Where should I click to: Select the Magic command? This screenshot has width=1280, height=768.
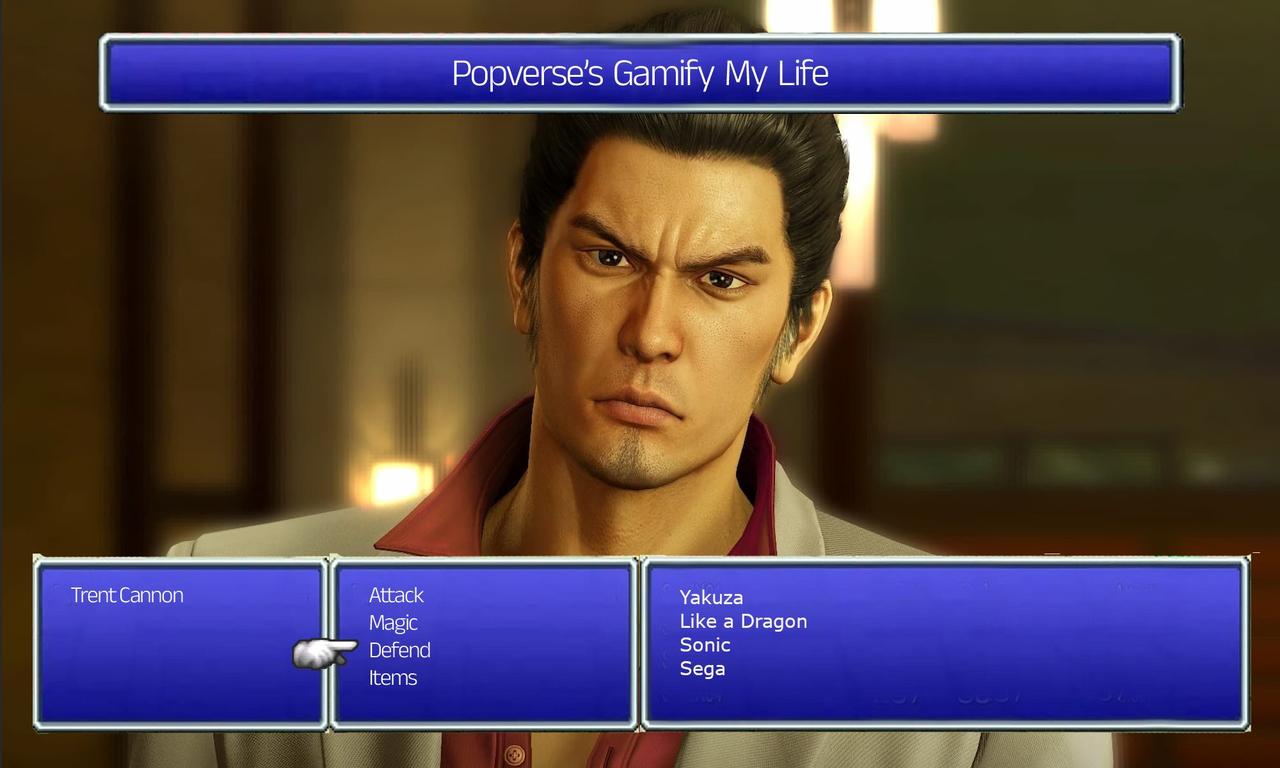(x=392, y=622)
